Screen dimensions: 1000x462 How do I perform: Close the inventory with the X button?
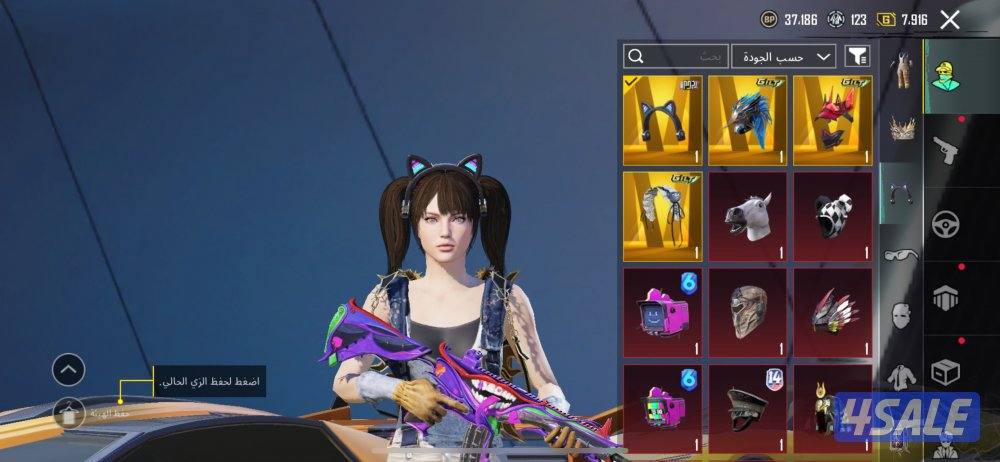[x=950, y=19]
